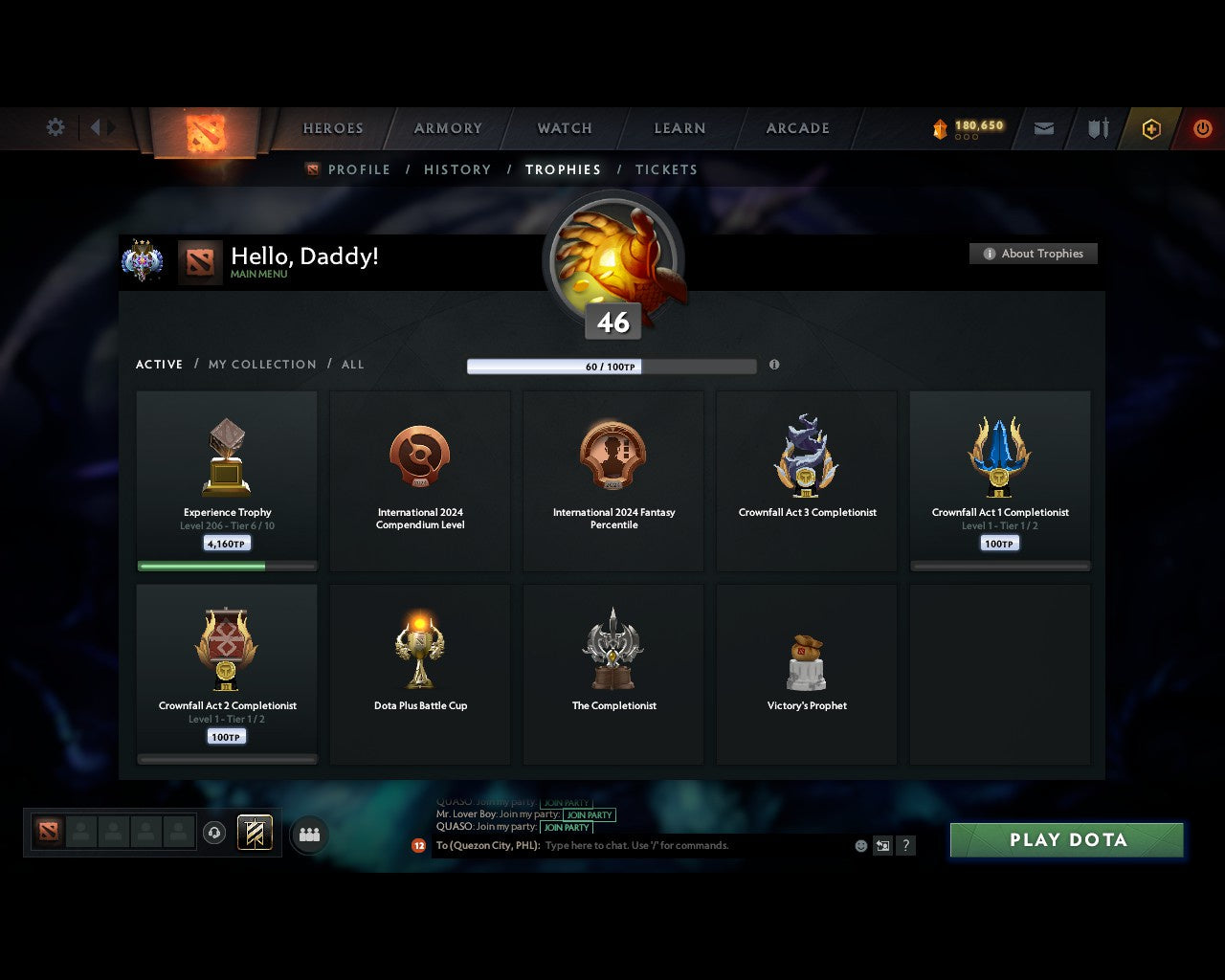This screenshot has width=1225, height=980.
Task: Open the TROPHIES tab
Action: pos(563,169)
